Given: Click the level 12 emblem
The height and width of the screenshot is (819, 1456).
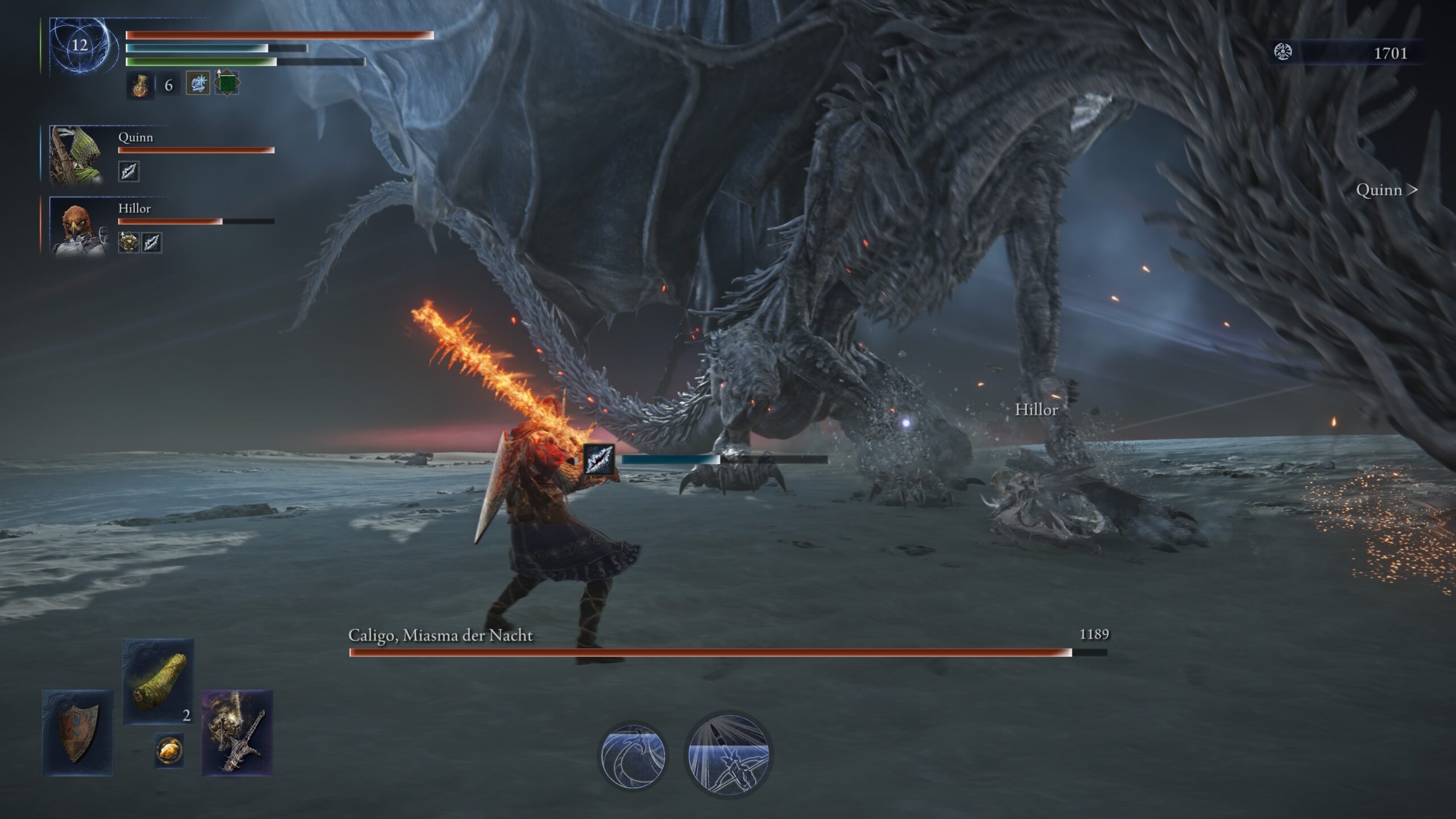Looking at the screenshot, I should [79, 45].
